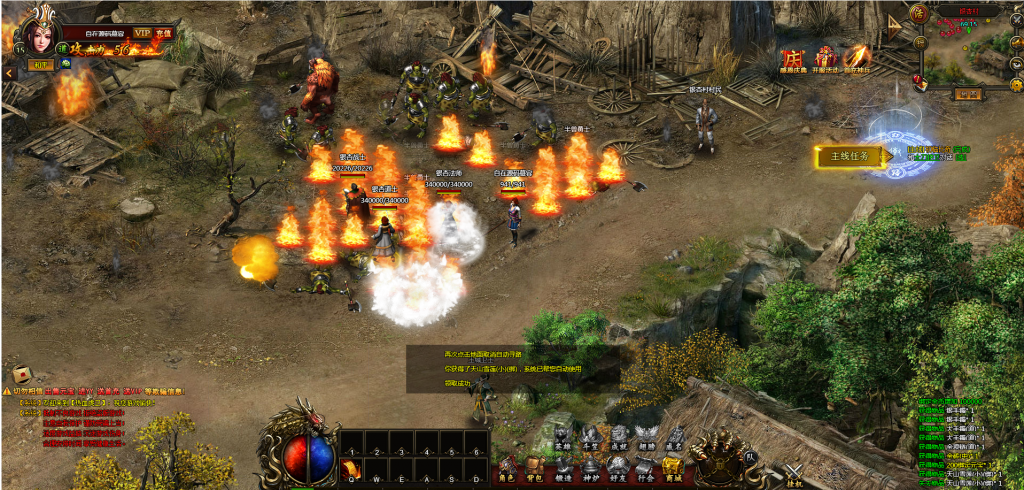Click the VIP button
The height and width of the screenshot is (490, 1024).
[x=142, y=33]
